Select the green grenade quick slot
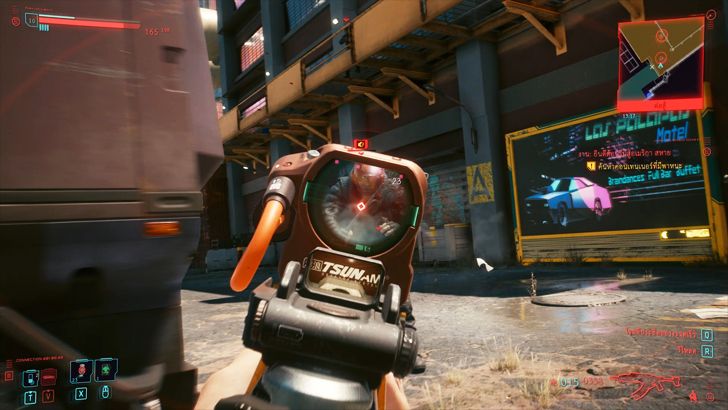The image size is (728, 410). pos(107,375)
